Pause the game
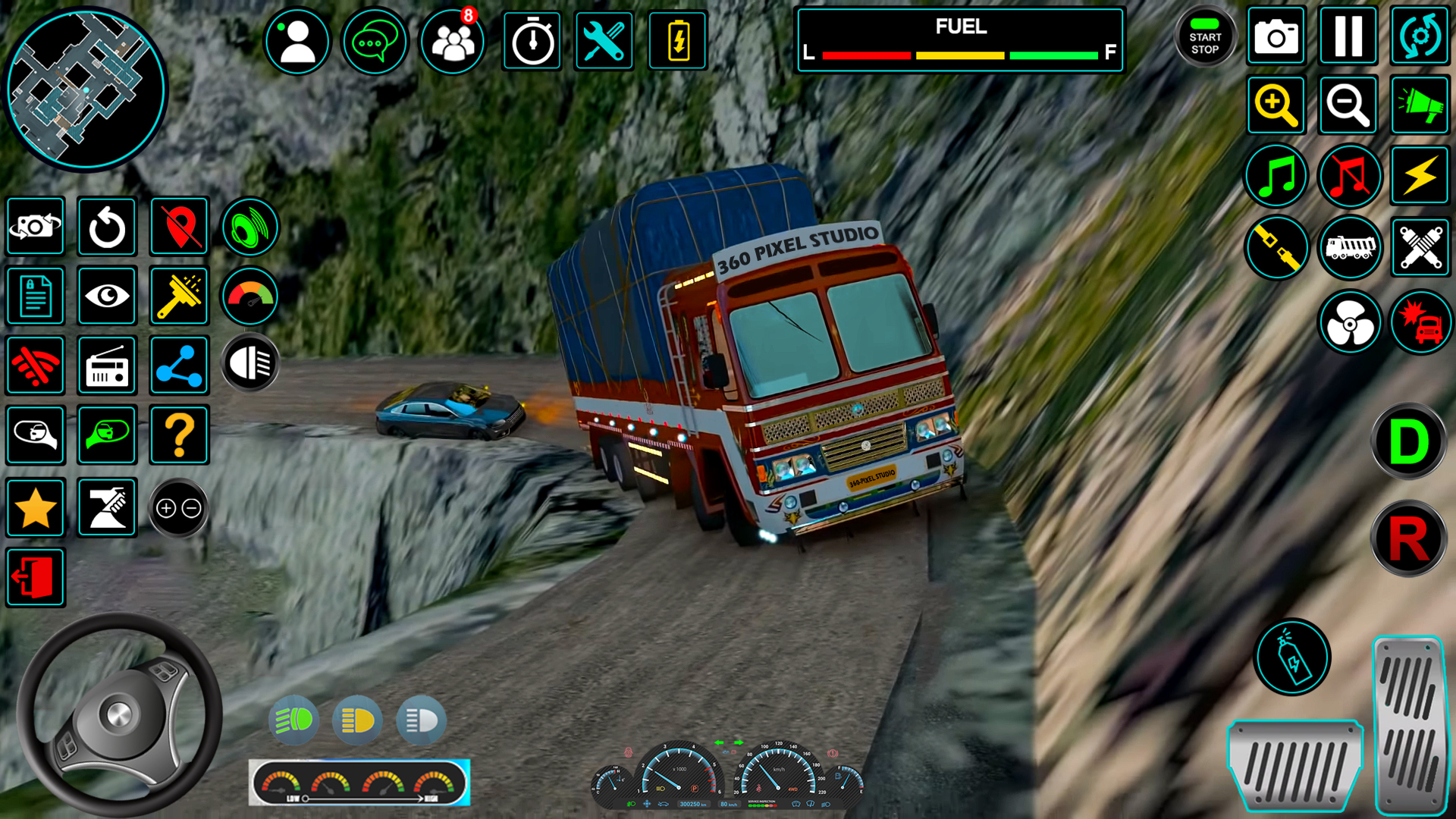 click(x=1348, y=34)
